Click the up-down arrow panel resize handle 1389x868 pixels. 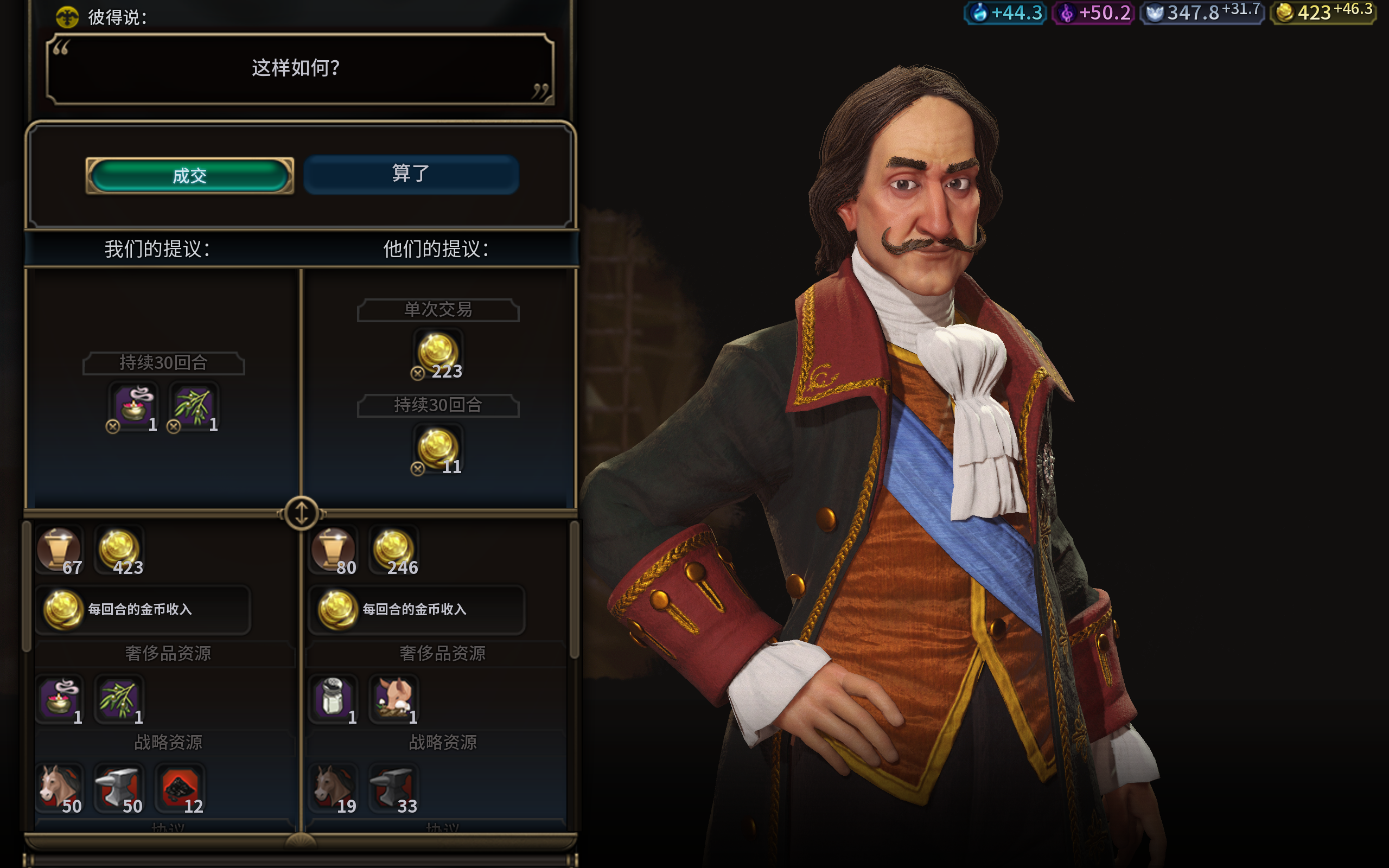pyautogui.click(x=301, y=512)
